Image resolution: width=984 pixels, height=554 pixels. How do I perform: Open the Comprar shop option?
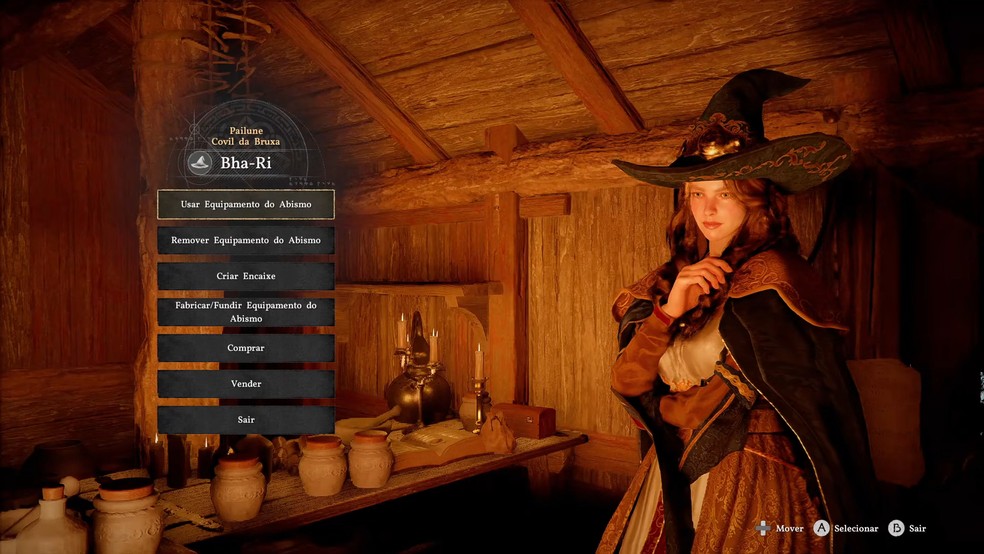[245, 348]
